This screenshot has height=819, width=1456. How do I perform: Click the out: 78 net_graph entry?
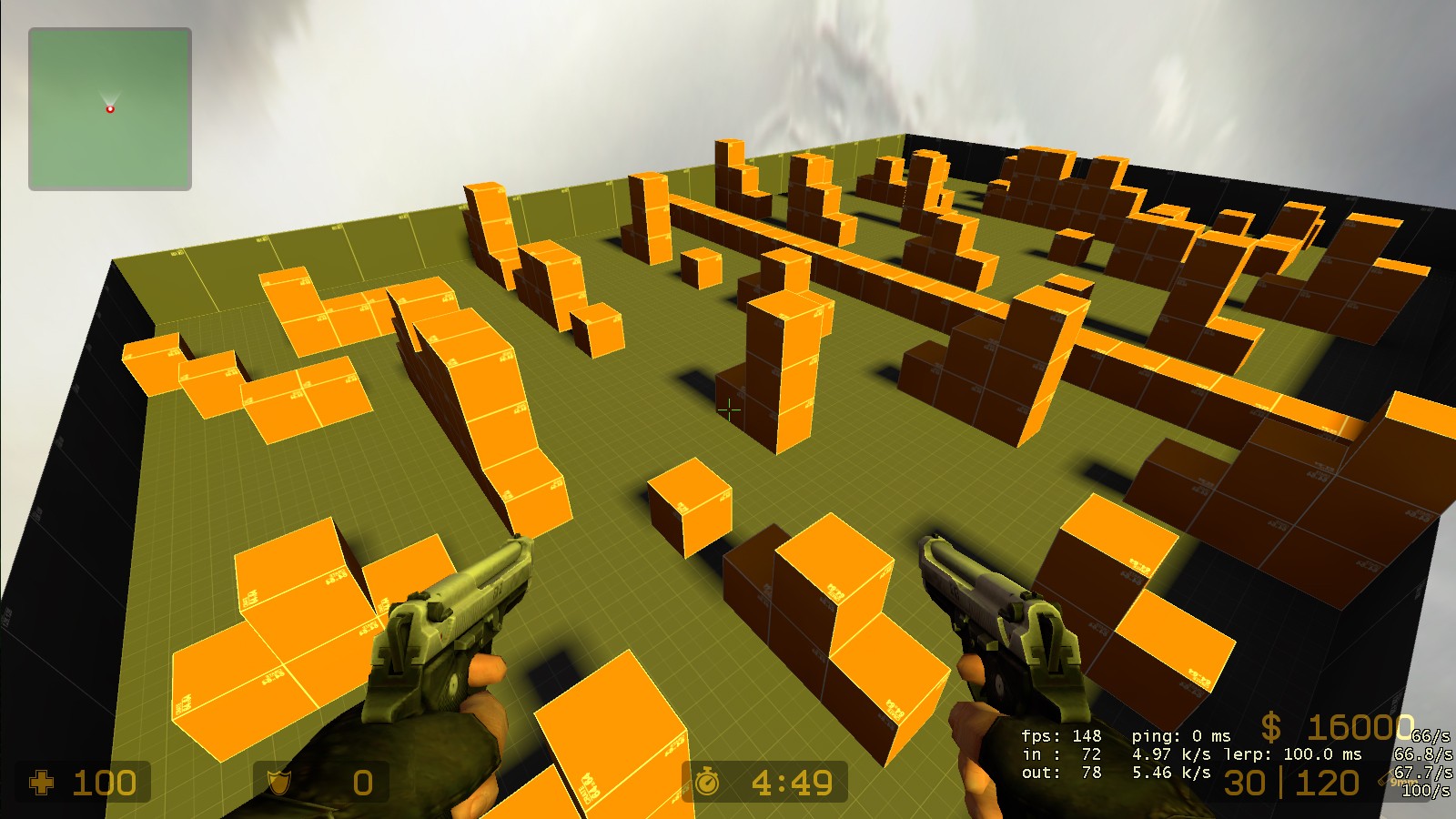coord(1063,774)
